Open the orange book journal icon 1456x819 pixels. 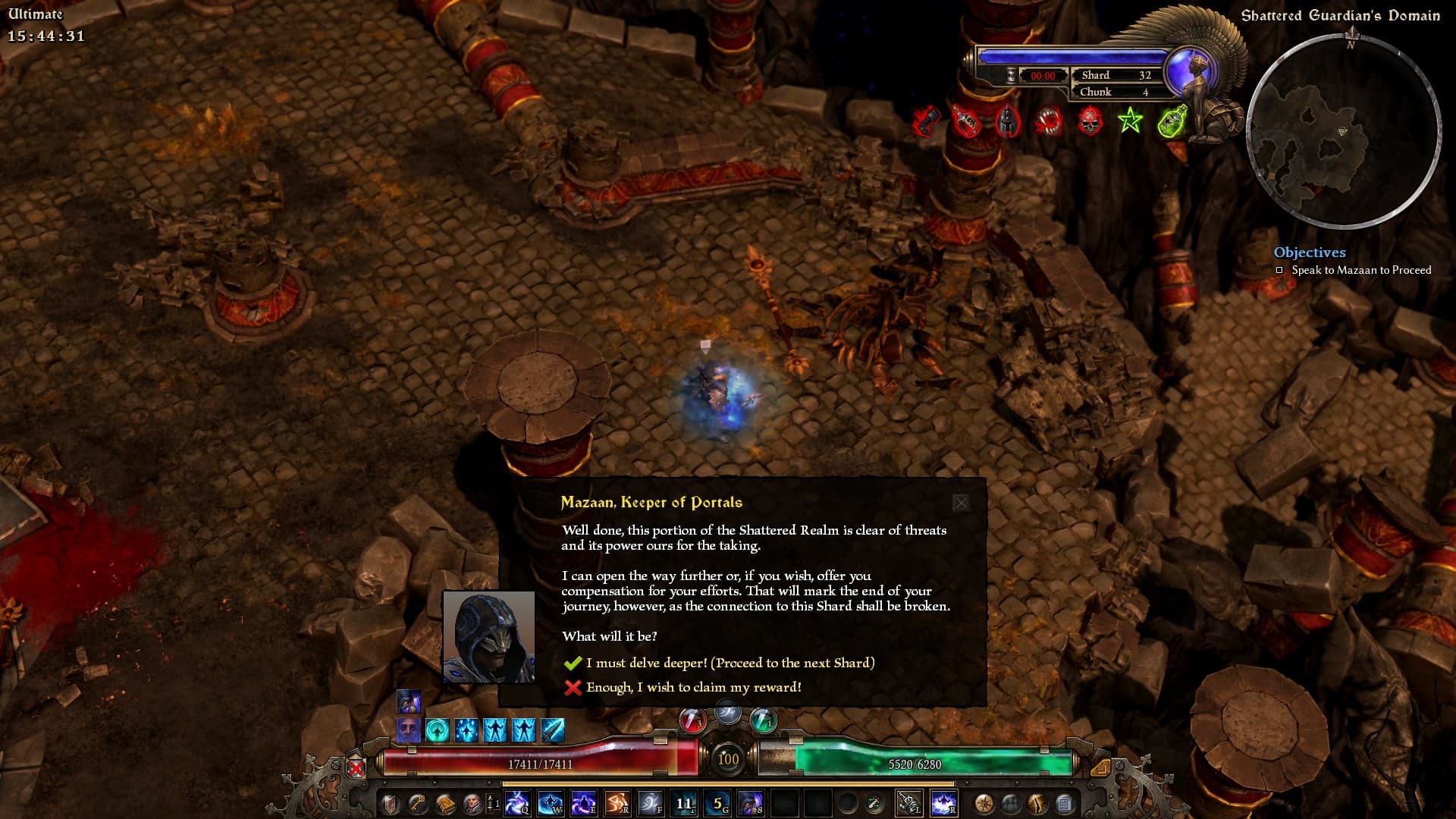coord(444,803)
